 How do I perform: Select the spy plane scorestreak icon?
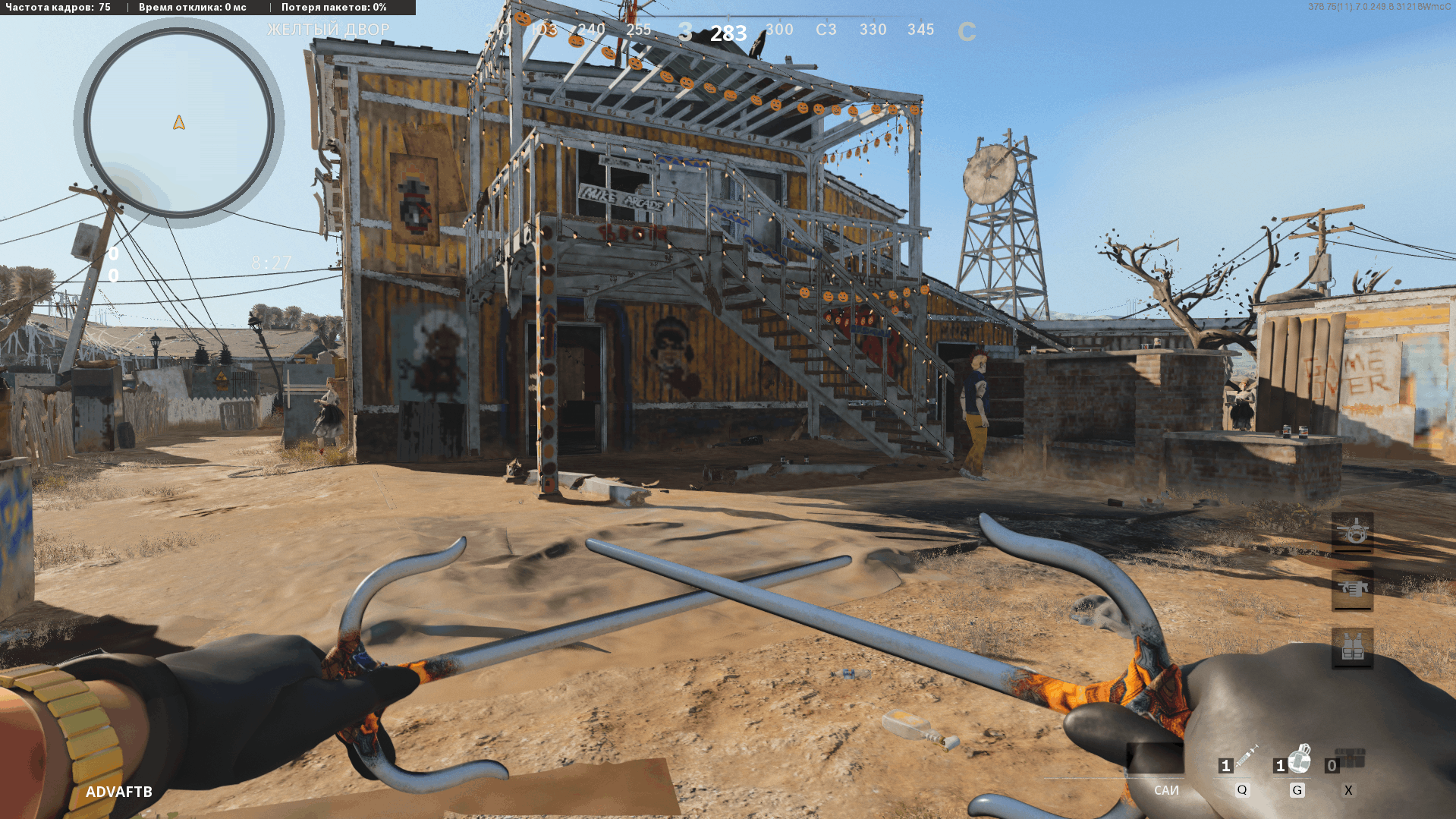1352,531
